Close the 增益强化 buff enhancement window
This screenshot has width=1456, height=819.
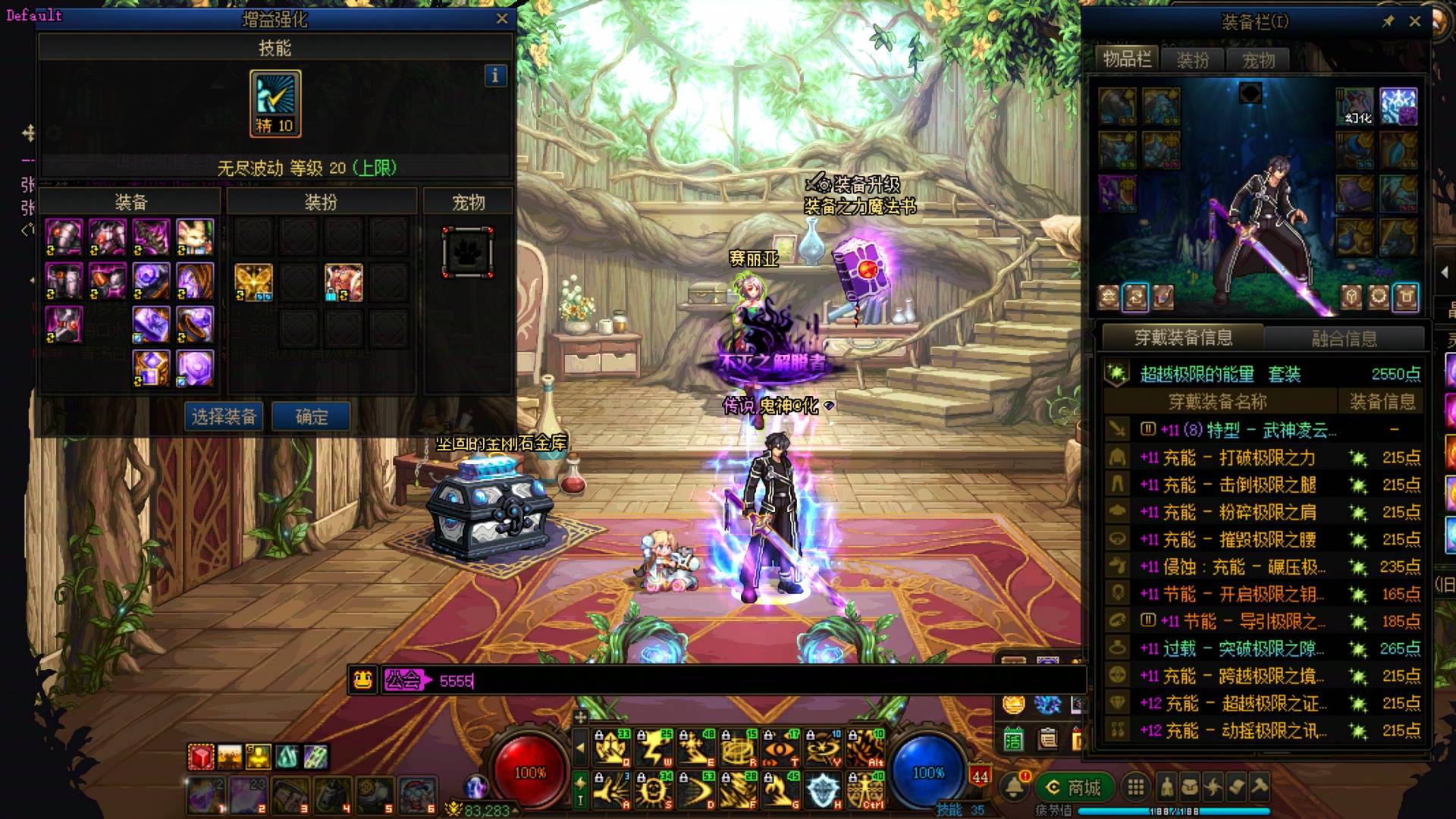(502, 19)
